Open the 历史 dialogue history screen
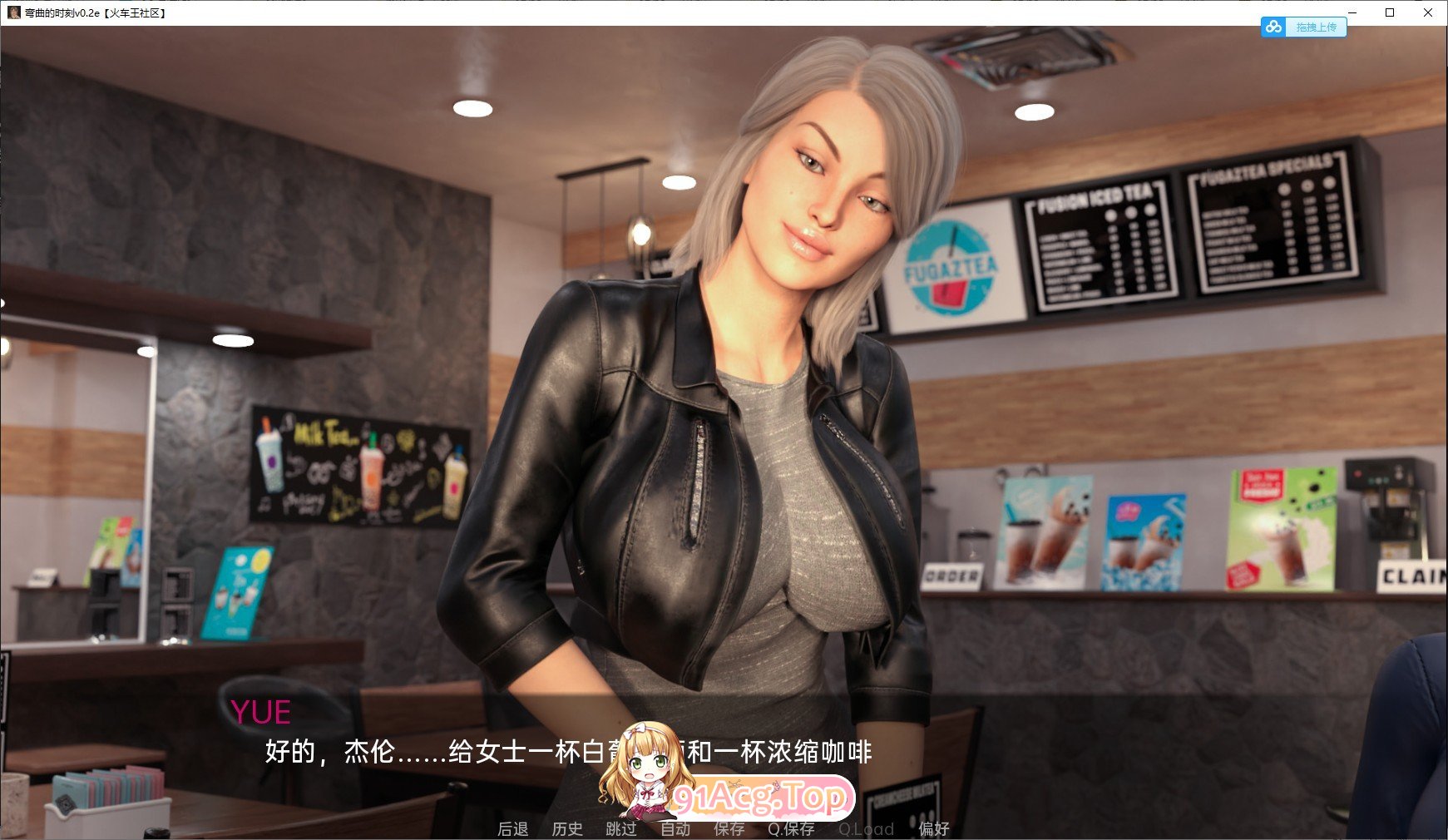1448x840 pixels. [x=569, y=829]
